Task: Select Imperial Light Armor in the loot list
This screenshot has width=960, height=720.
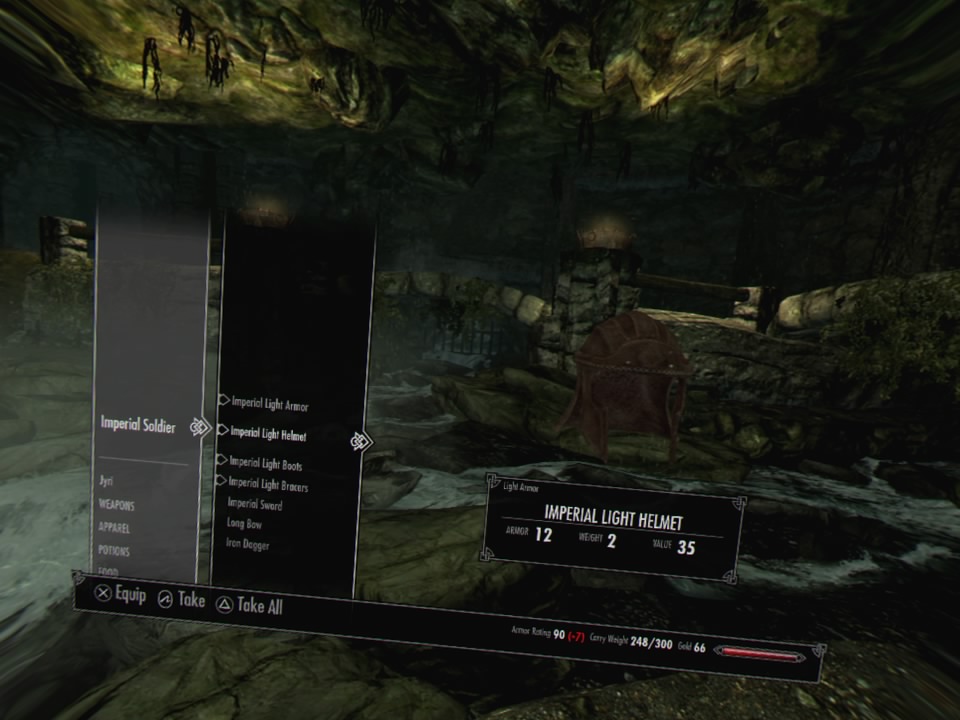Action: pos(270,404)
